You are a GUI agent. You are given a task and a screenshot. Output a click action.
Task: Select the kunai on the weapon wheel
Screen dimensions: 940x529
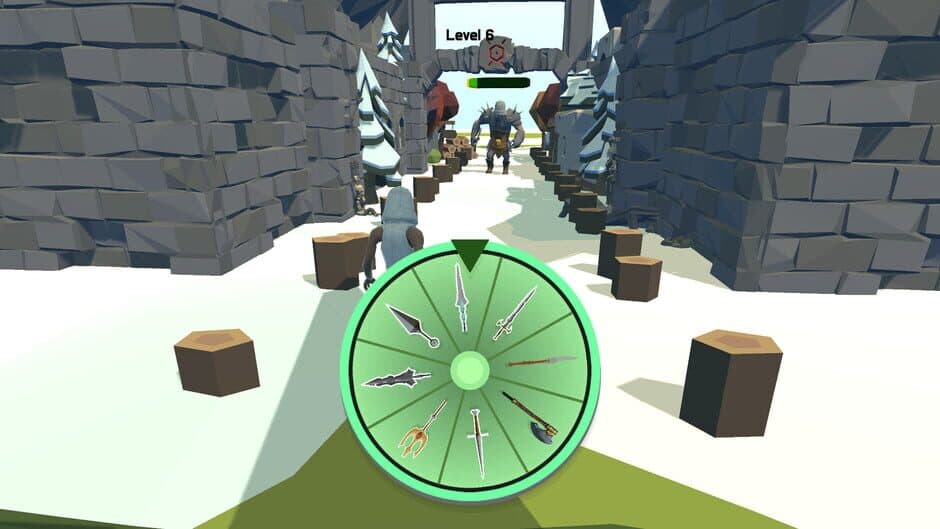(x=411, y=326)
